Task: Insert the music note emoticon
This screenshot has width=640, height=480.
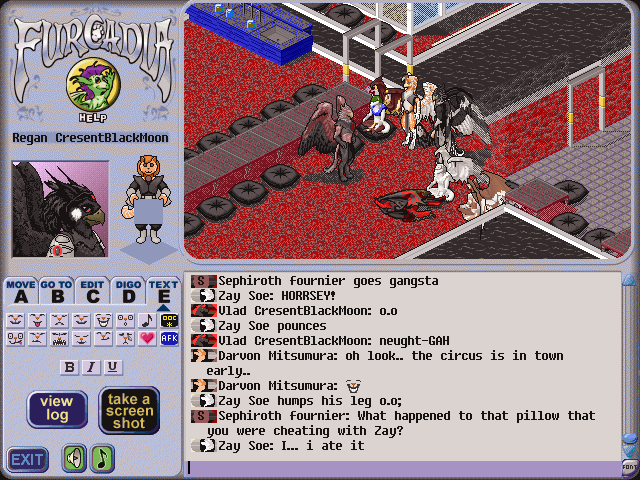Action: [x=148, y=320]
